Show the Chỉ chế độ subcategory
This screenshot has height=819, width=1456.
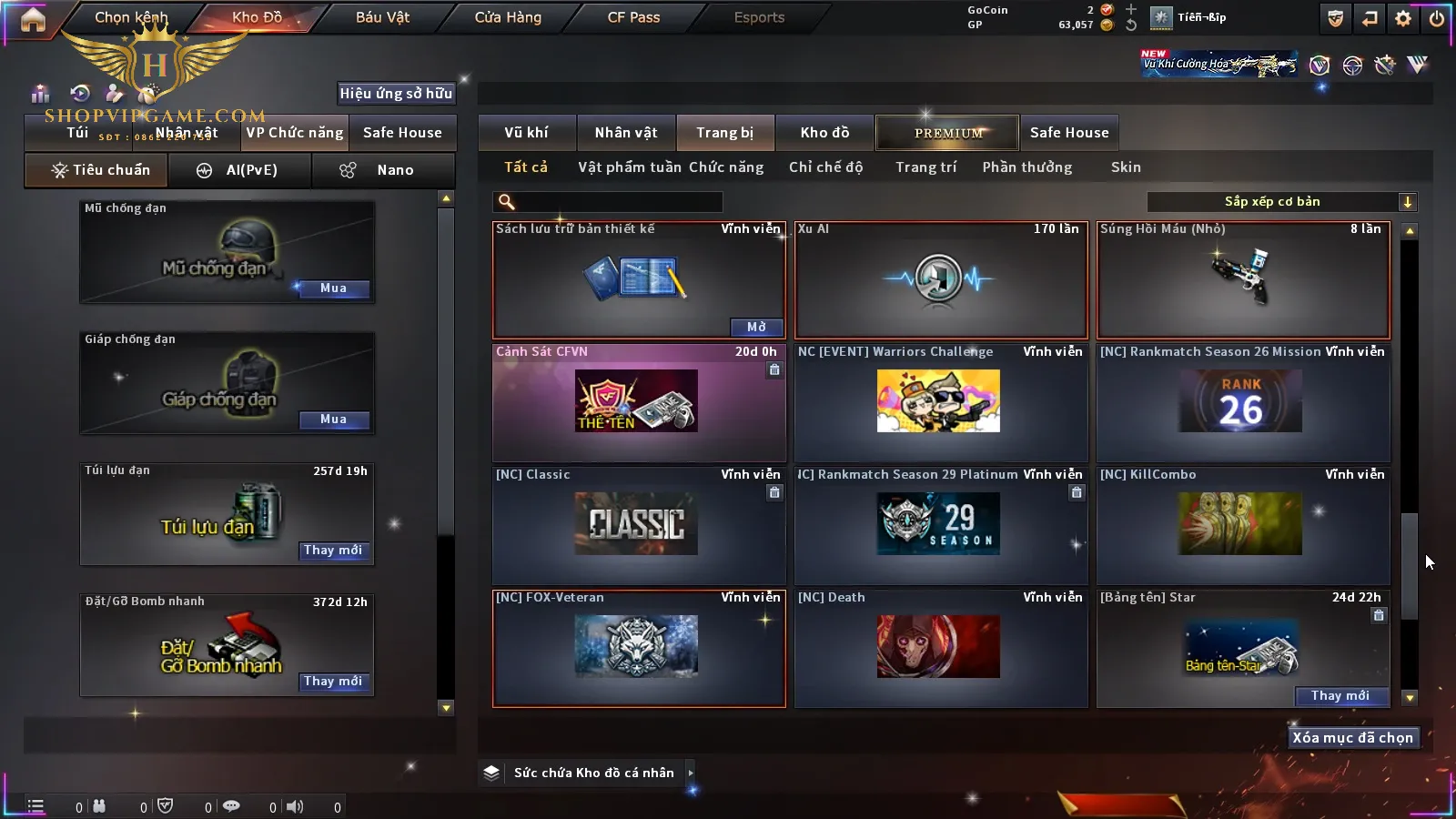[x=825, y=167]
